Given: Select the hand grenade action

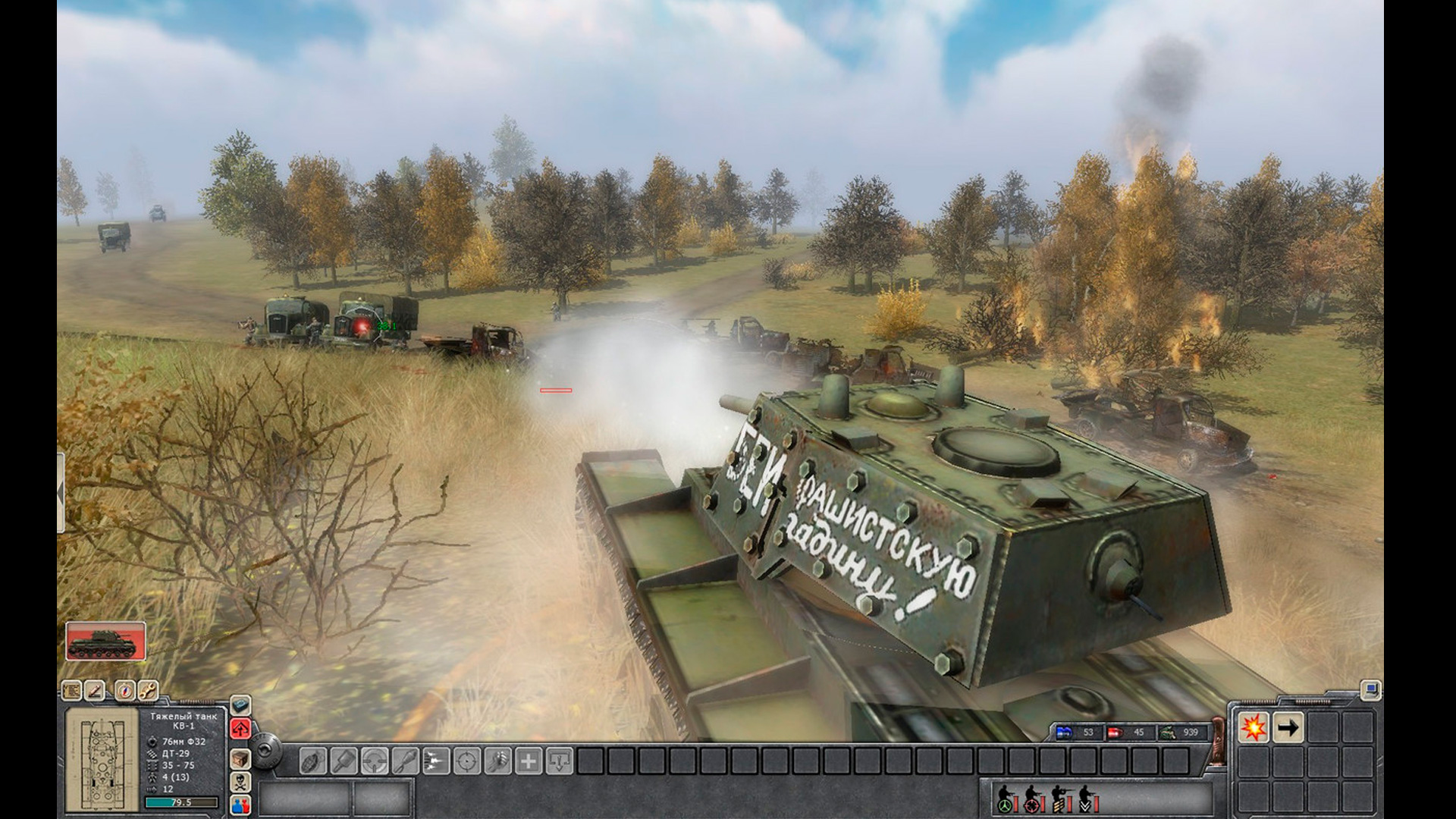Looking at the screenshot, I should pos(312,760).
